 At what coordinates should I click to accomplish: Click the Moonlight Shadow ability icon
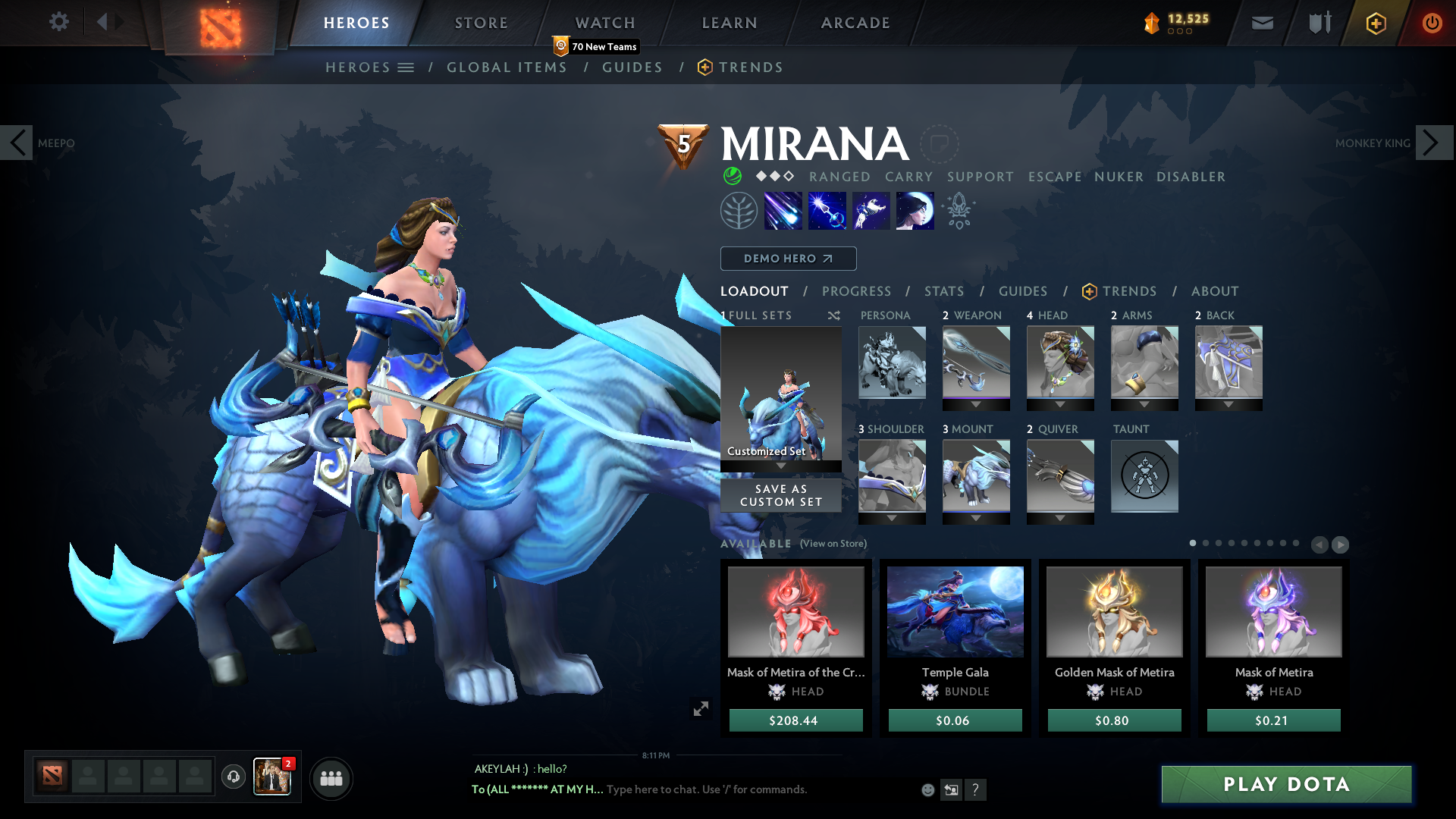coord(915,210)
